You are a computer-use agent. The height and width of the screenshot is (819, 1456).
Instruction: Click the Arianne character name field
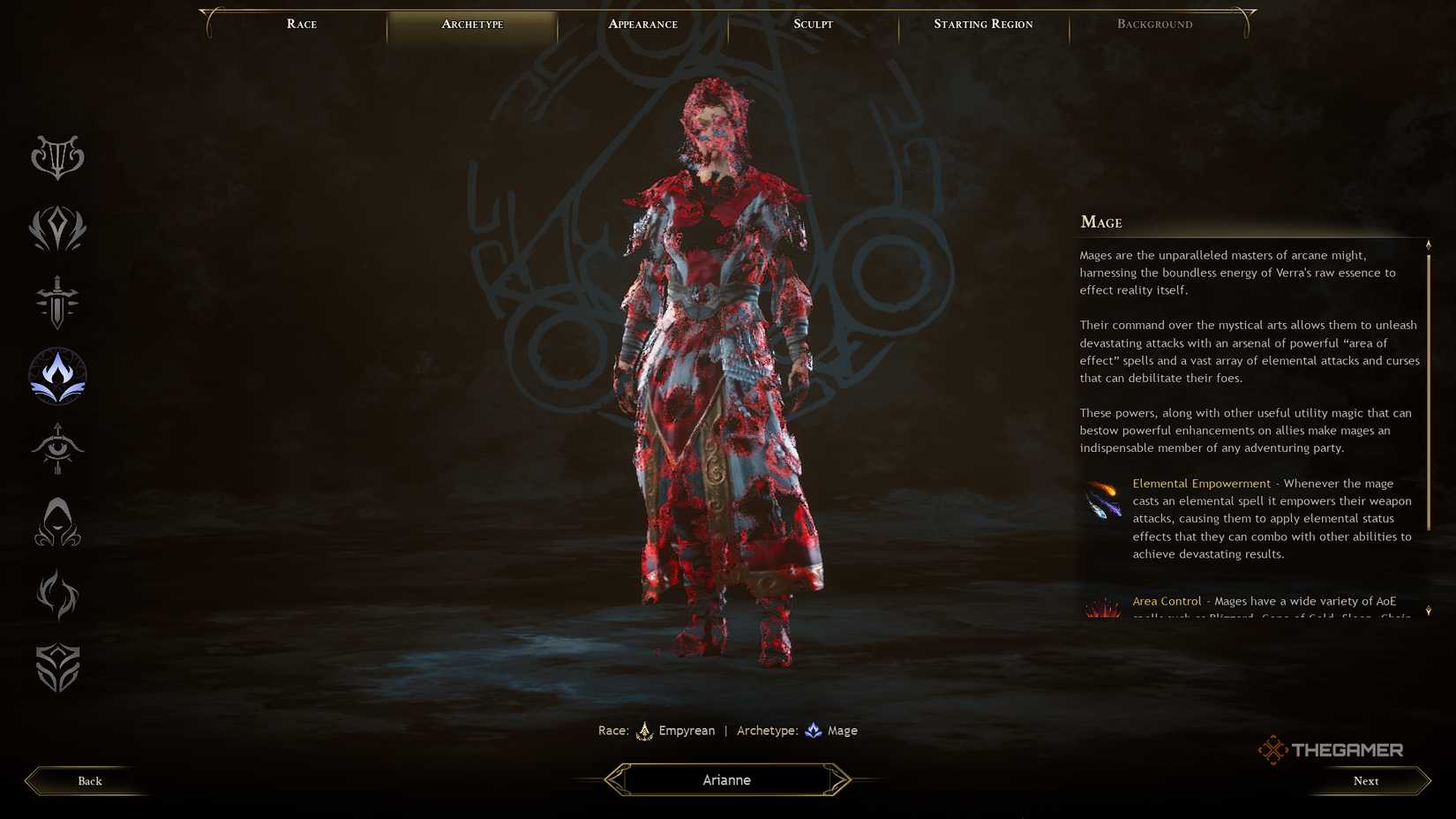[x=725, y=780]
